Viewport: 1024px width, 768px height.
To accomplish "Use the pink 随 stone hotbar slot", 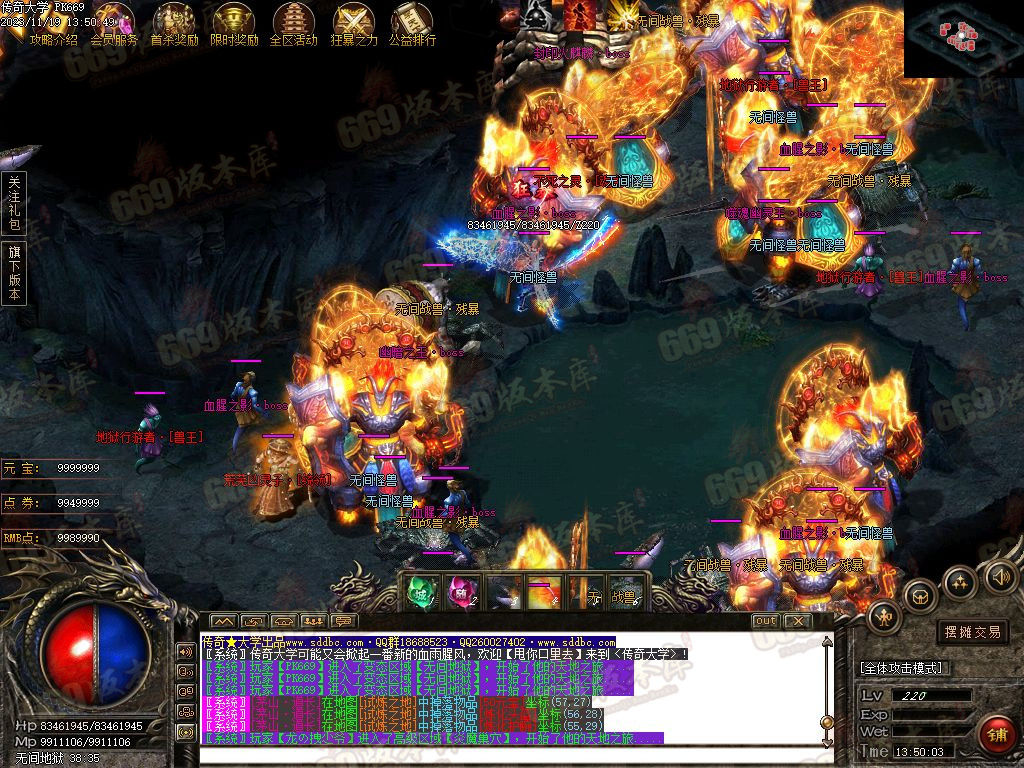I will [461, 593].
